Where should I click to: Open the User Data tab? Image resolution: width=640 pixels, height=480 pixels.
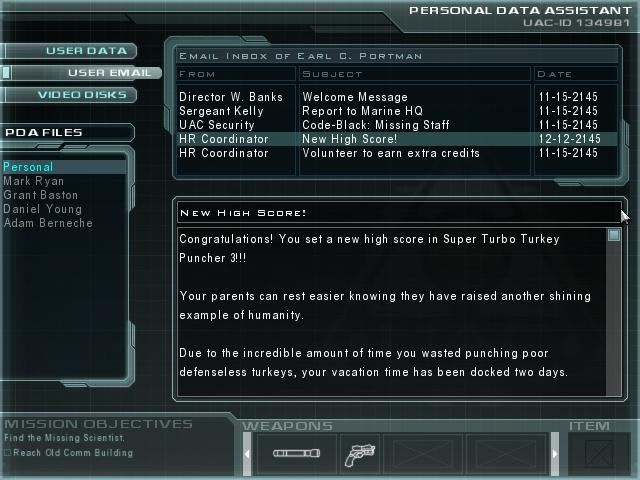(88, 51)
